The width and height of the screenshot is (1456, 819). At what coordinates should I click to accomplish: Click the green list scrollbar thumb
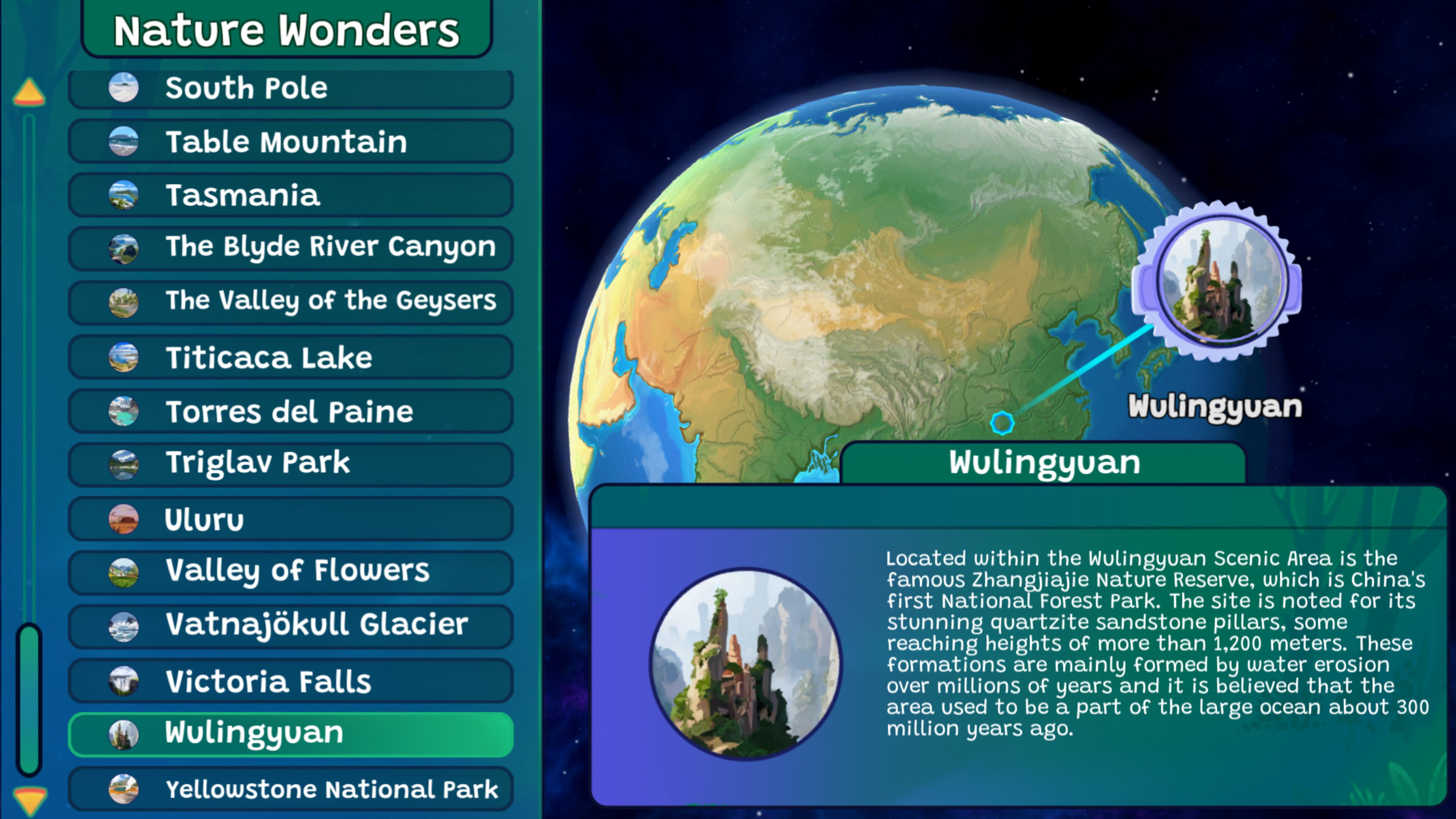[x=29, y=698]
